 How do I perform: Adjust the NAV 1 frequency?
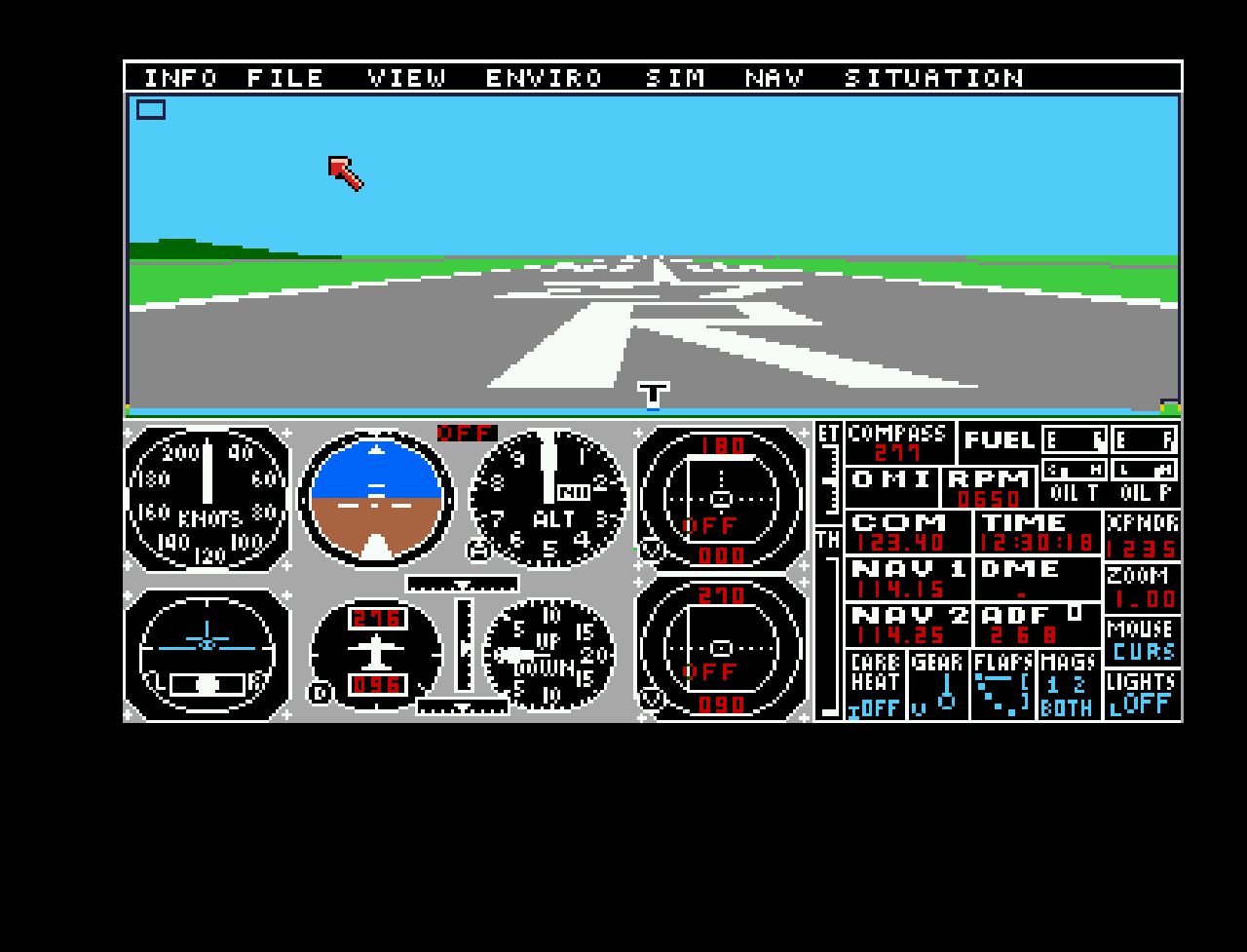(x=908, y=581)
